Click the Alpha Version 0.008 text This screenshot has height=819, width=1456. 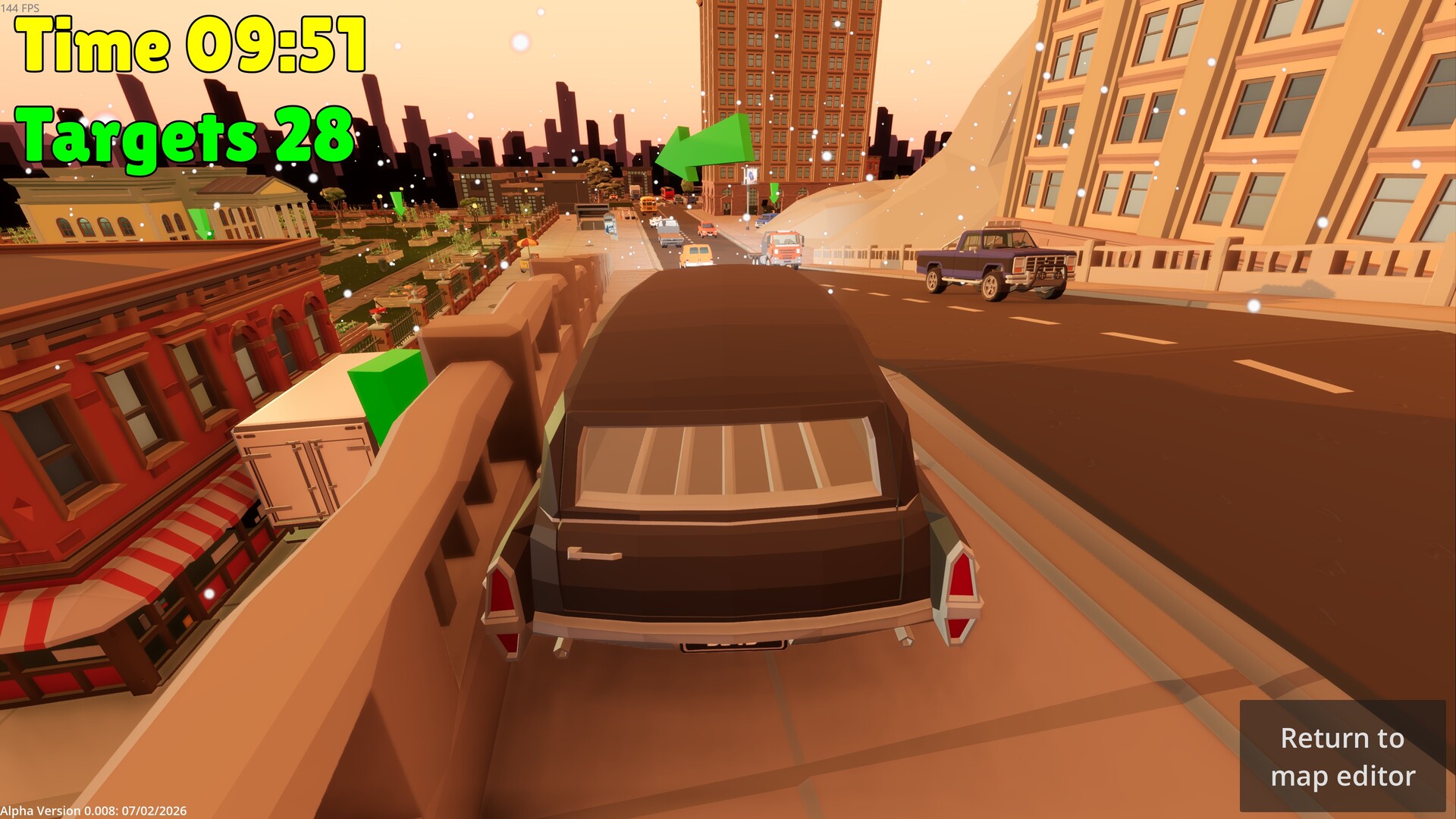(93, 809)
